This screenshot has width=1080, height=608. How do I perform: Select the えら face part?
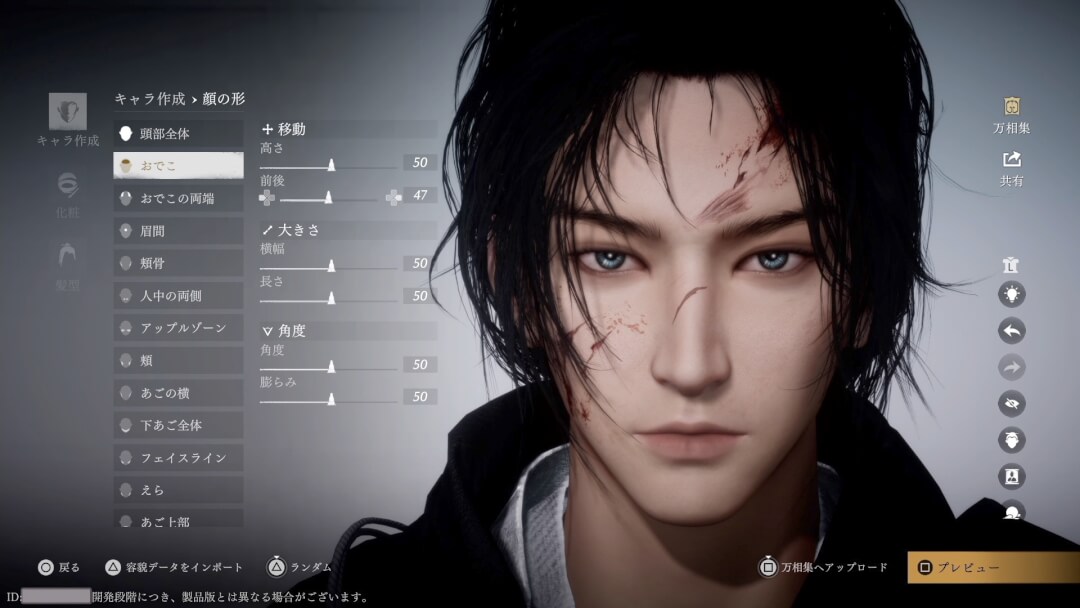coord(178,490)
